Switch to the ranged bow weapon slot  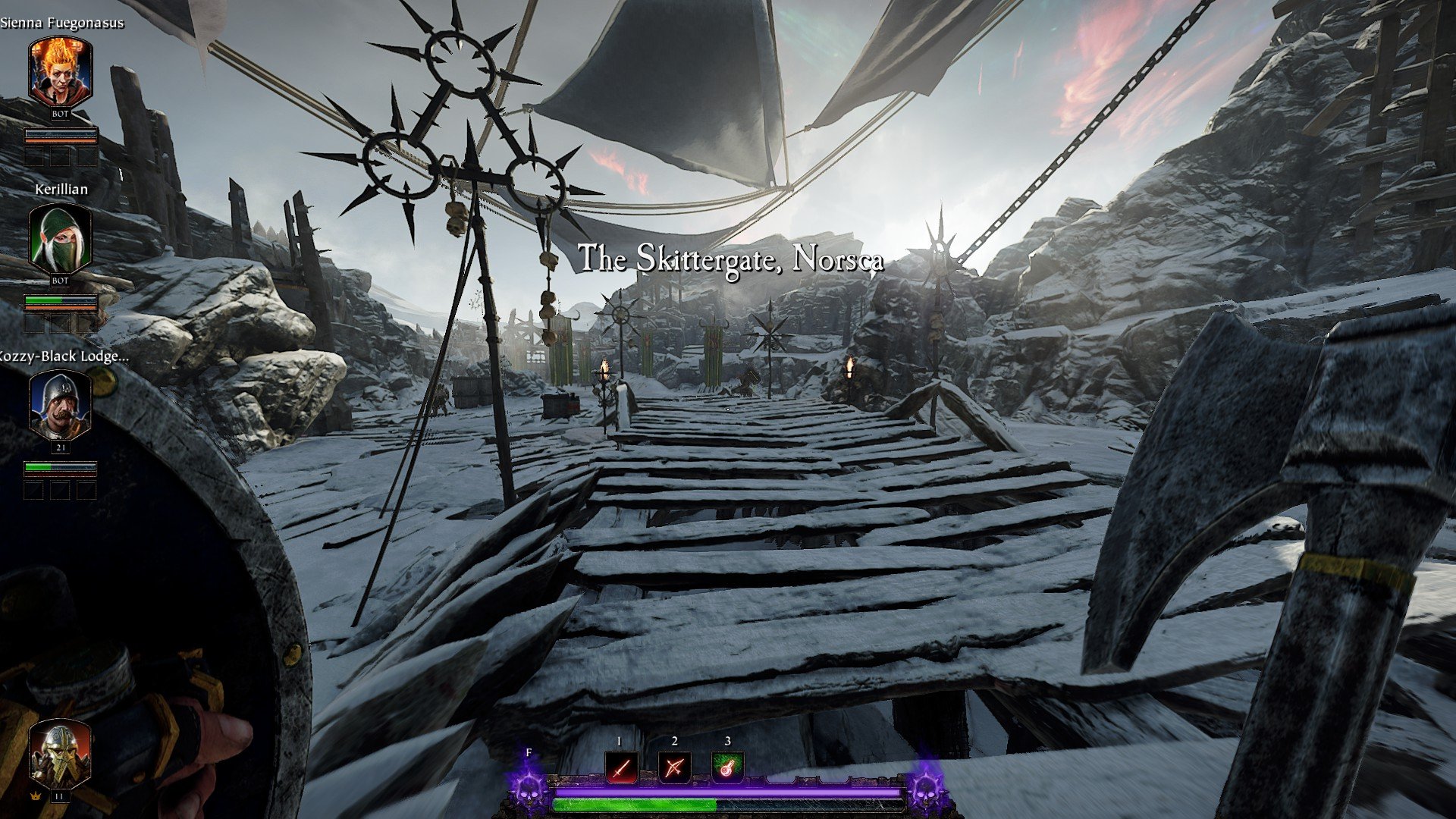coord(673,769)
